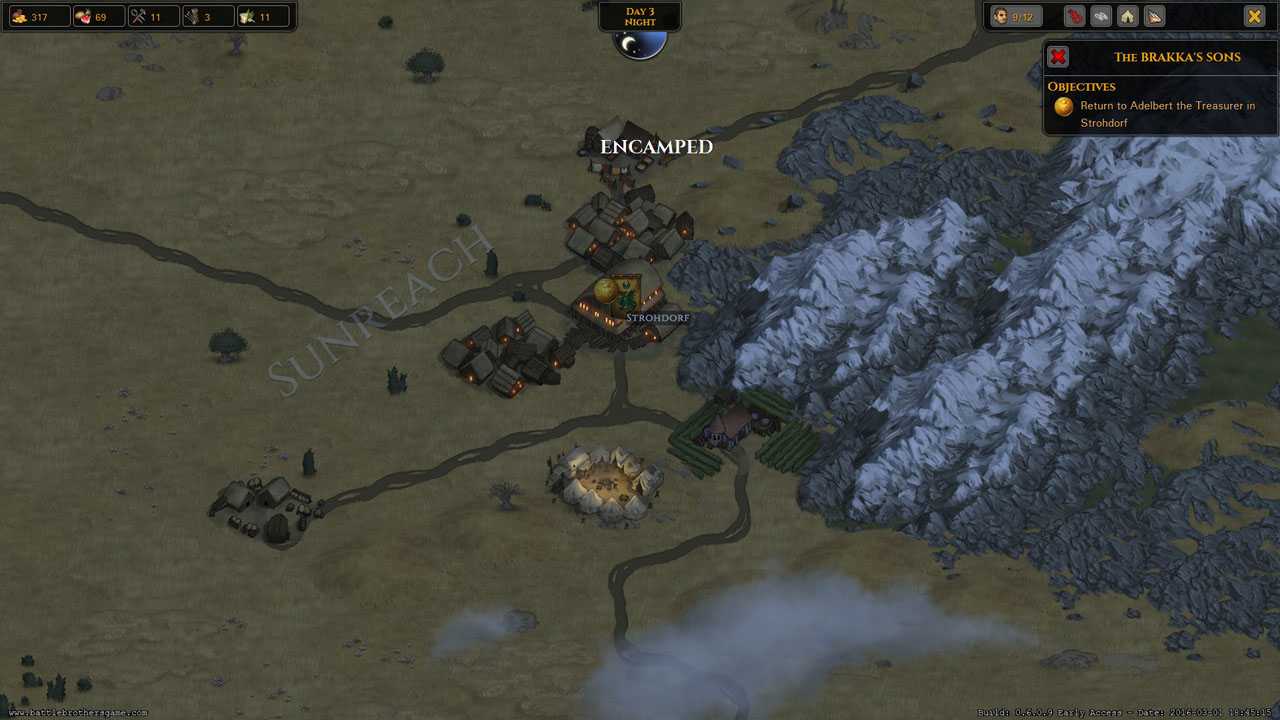Screen dimensions: 1280x720
Task: Select the gold contract marker on Strohdorf
Action: coord(605,291)
